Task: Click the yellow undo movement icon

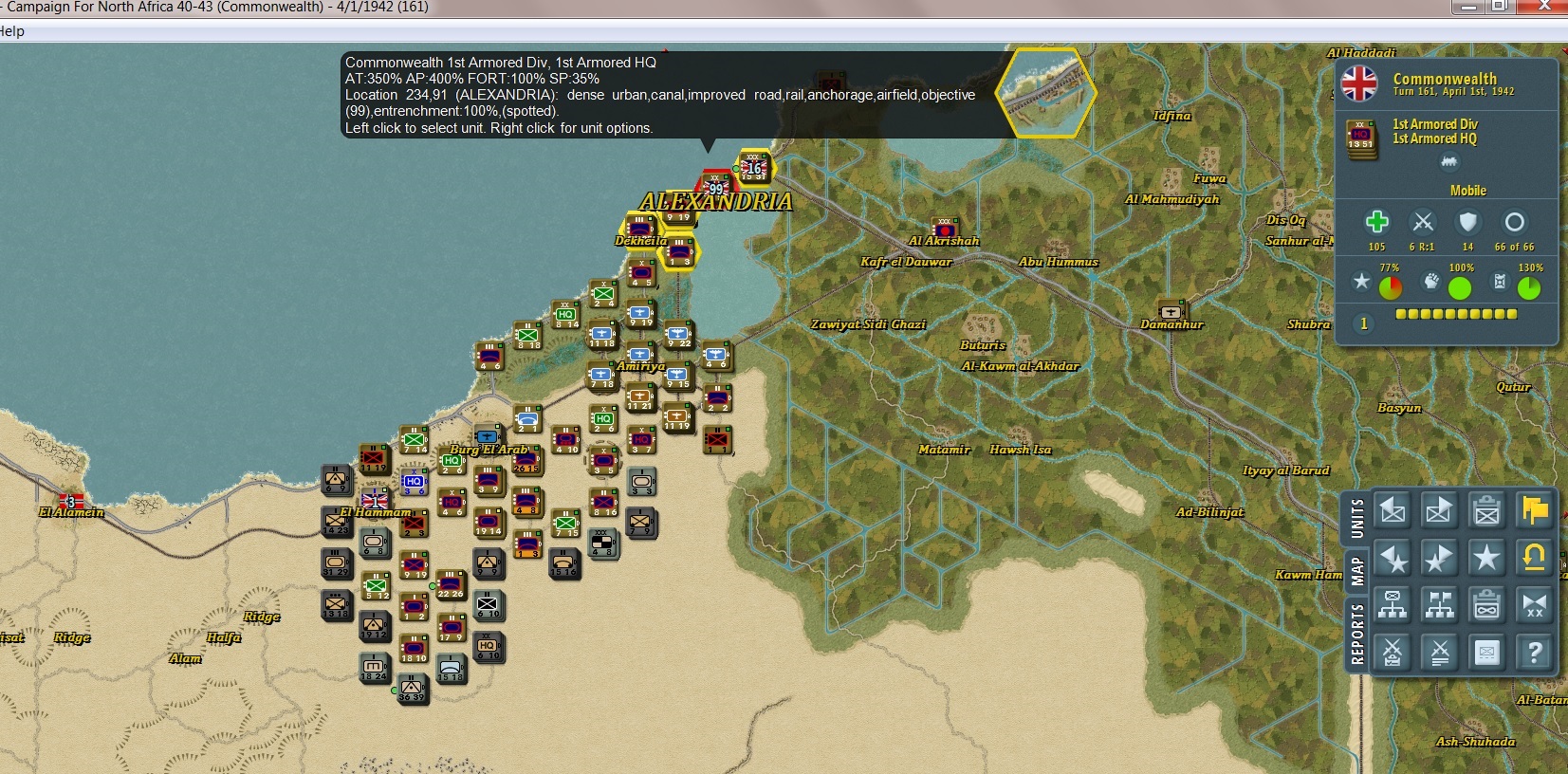Action: pyautogui.click(x=1535, y=557)
